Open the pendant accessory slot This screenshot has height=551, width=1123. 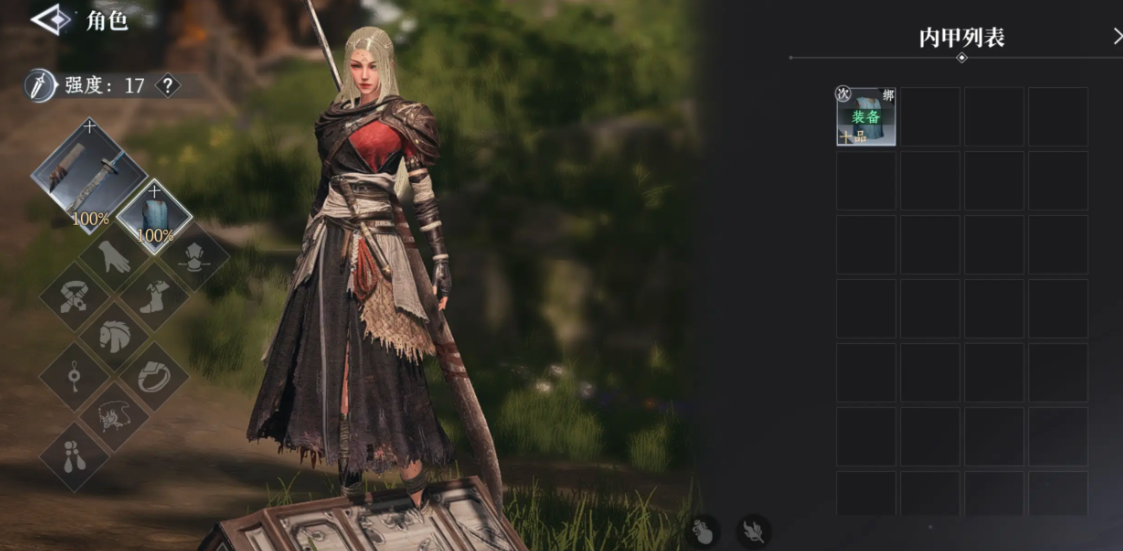click(x=75, y=377)
